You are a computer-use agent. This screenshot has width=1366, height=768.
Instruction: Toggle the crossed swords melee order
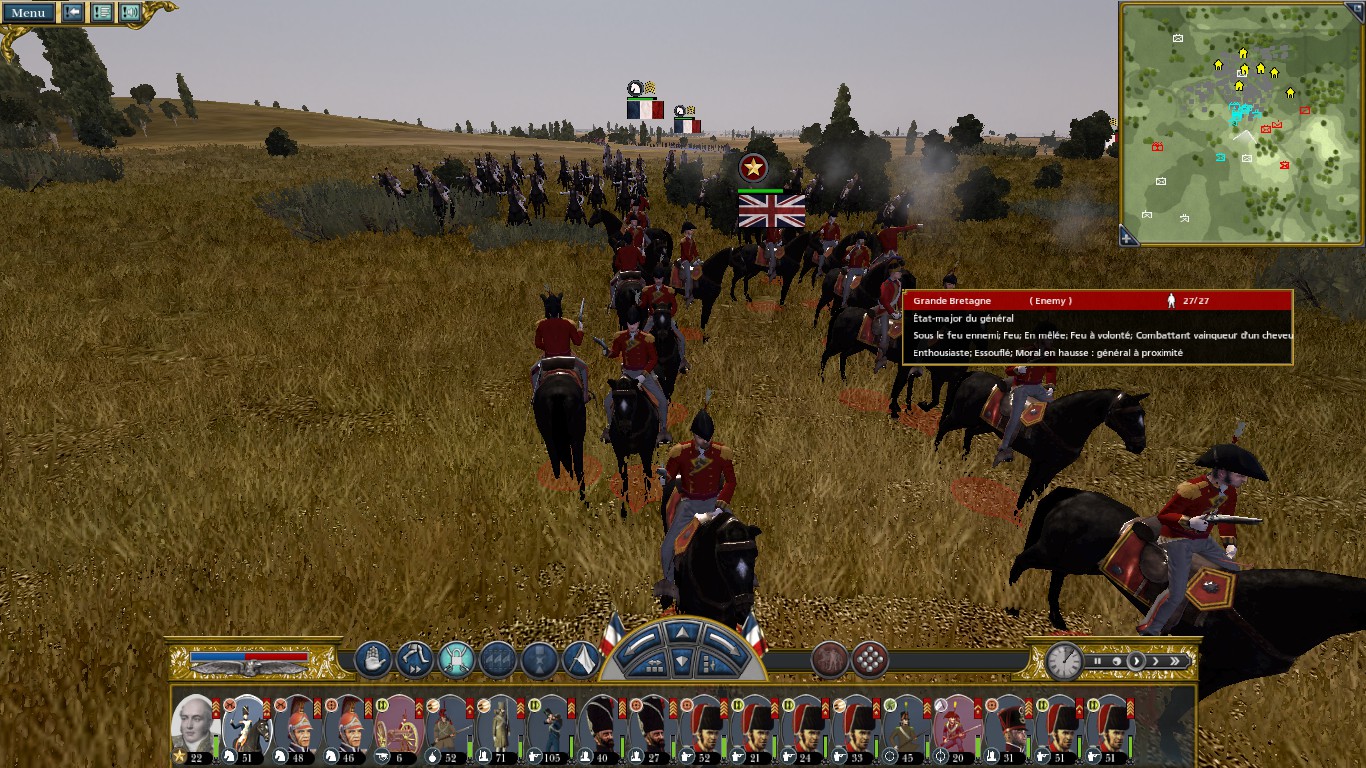pyautogui.click(x=456, y=659)
